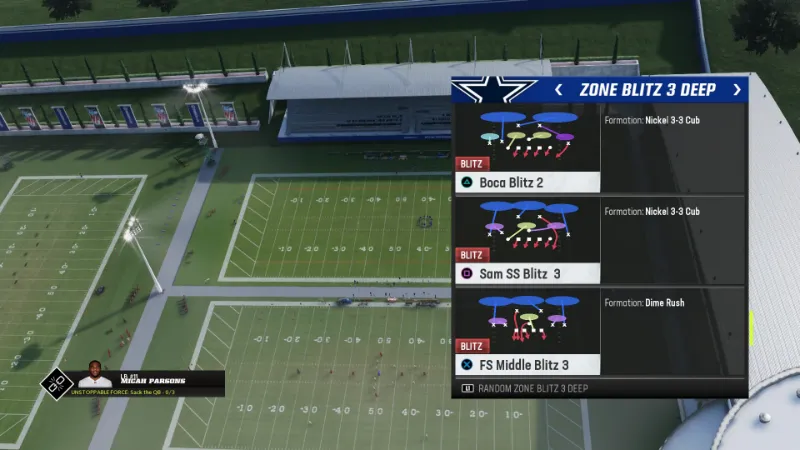This screenshot has width=800, height=450.
Task: Open Micah Parsons player card
Action: click(132, 380)
